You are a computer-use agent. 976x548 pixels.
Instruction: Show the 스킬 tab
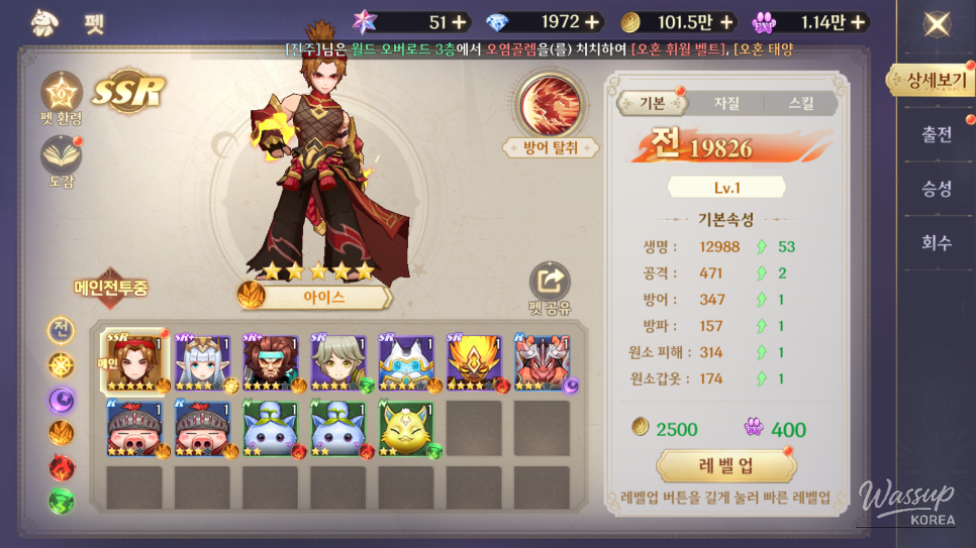tap(800, 102)
